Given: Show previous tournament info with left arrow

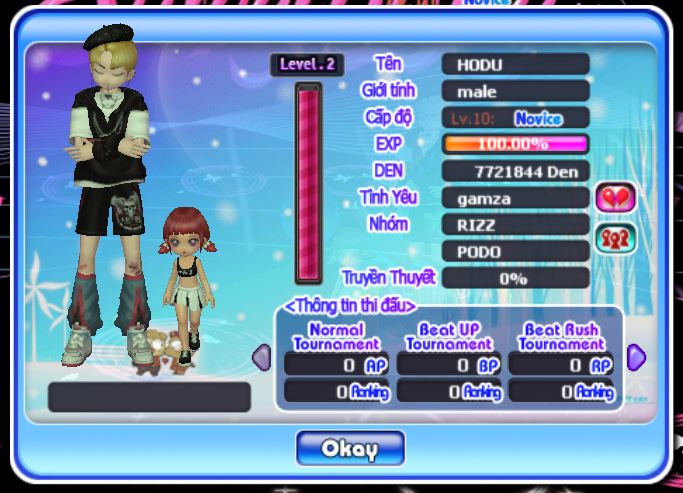Looking at the screenshot, I should [x=261, y=357].
